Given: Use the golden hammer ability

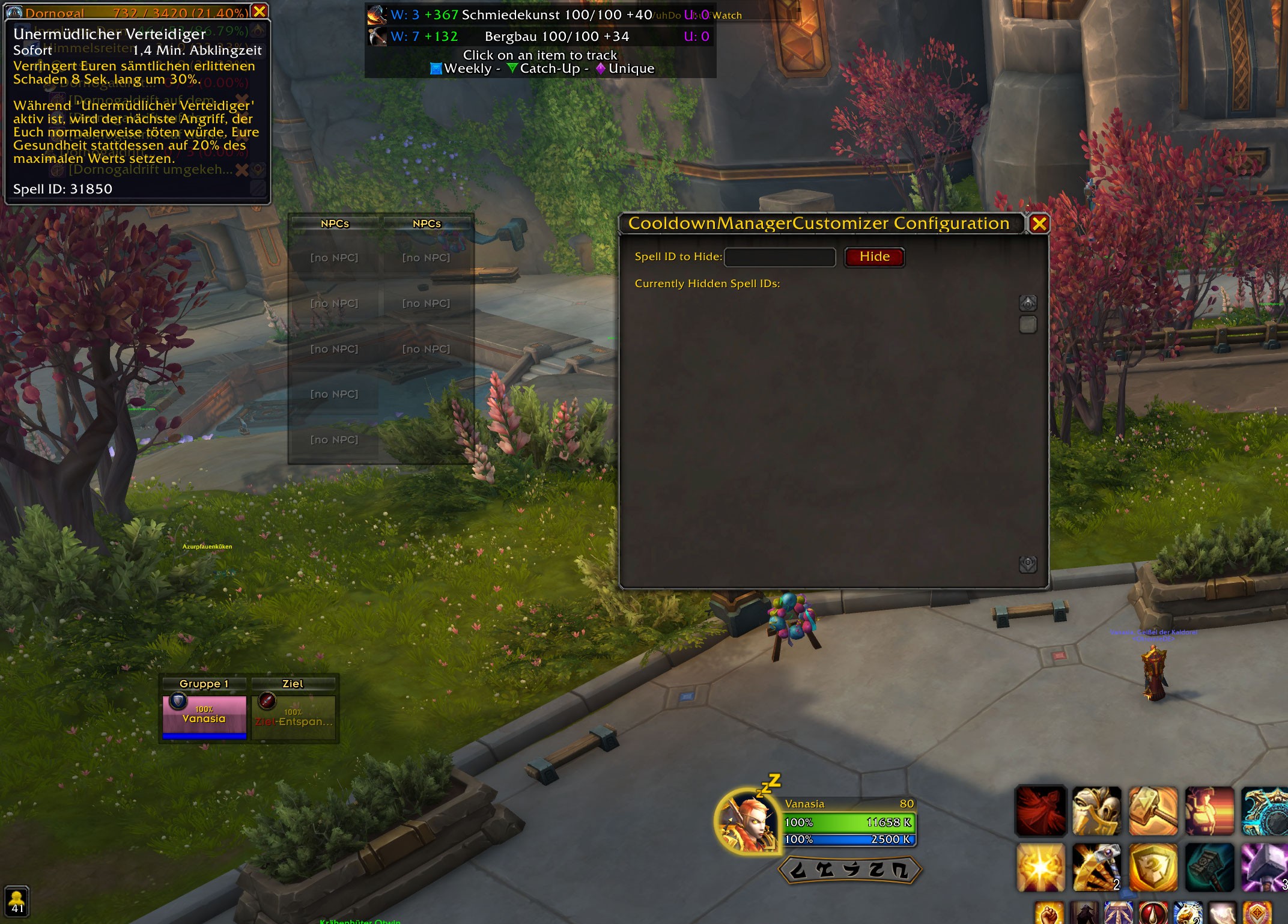Looking at the screenshot, I should point(1153,811).
